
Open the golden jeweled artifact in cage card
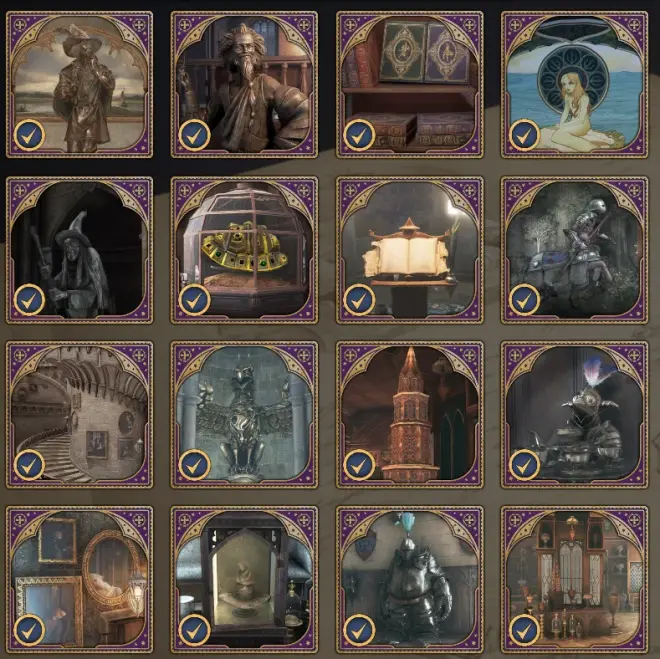pos(244,250)
